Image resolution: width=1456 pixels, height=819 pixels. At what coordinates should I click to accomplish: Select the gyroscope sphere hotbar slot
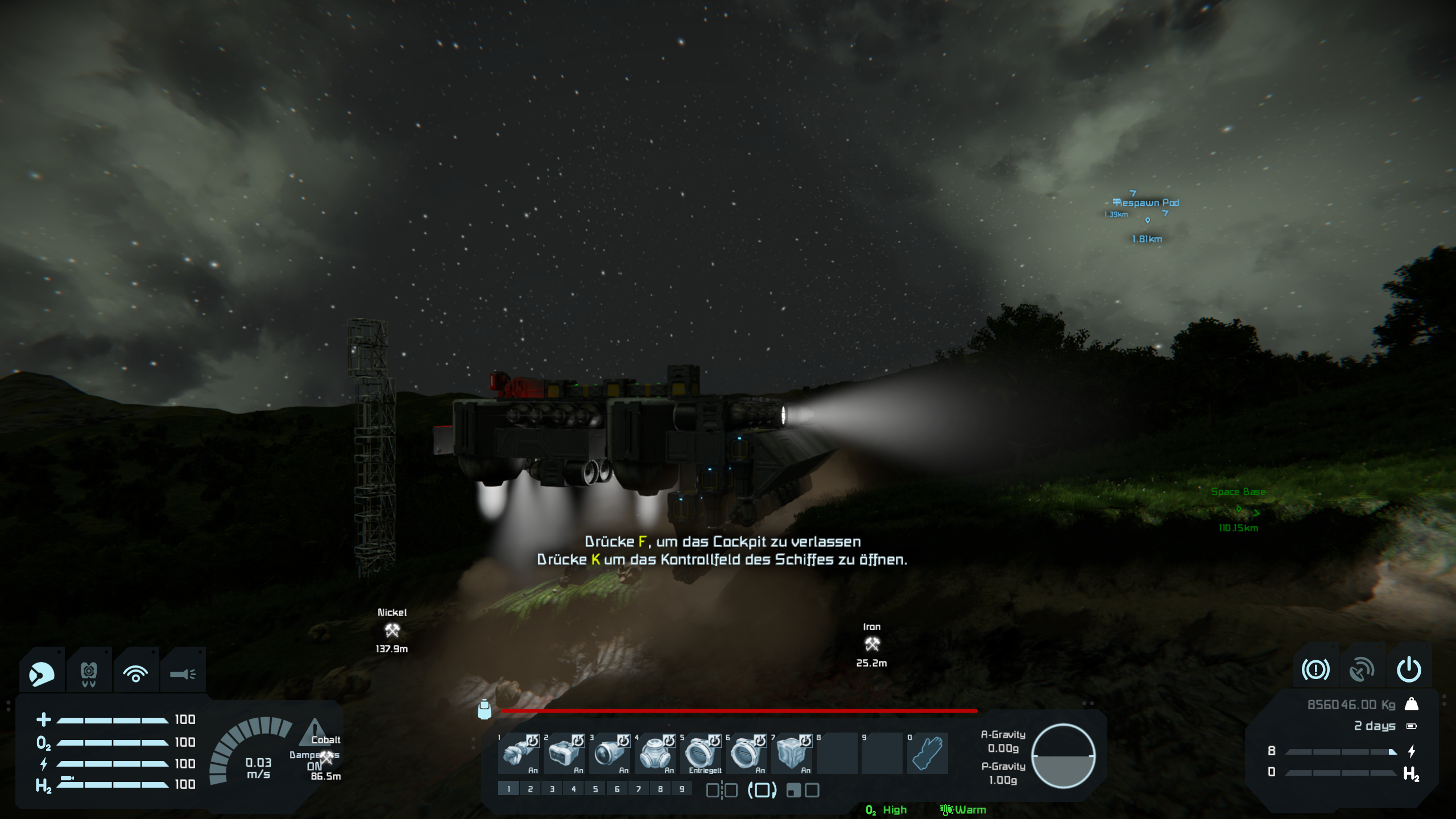(655, 753)
